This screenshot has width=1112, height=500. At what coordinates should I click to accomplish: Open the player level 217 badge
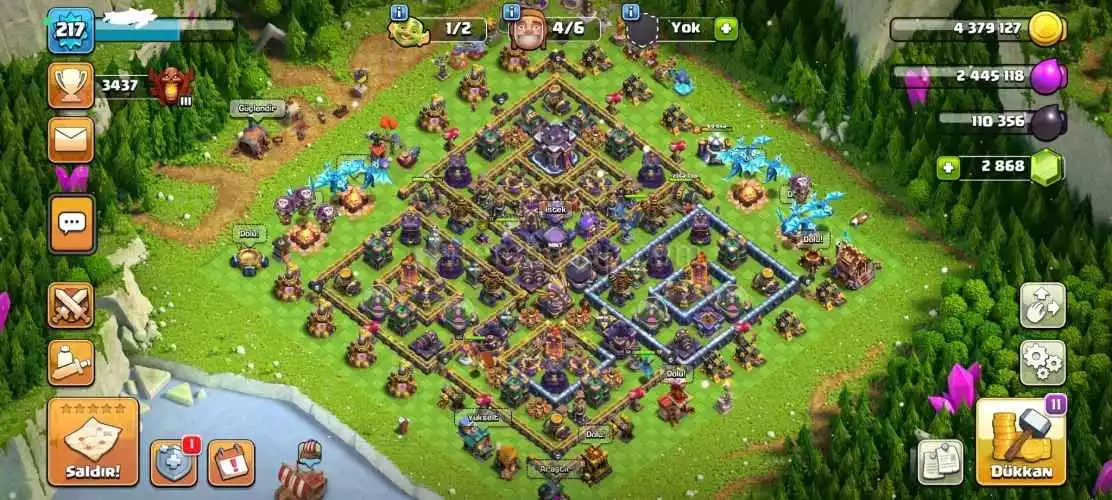(x=70, y=30)
